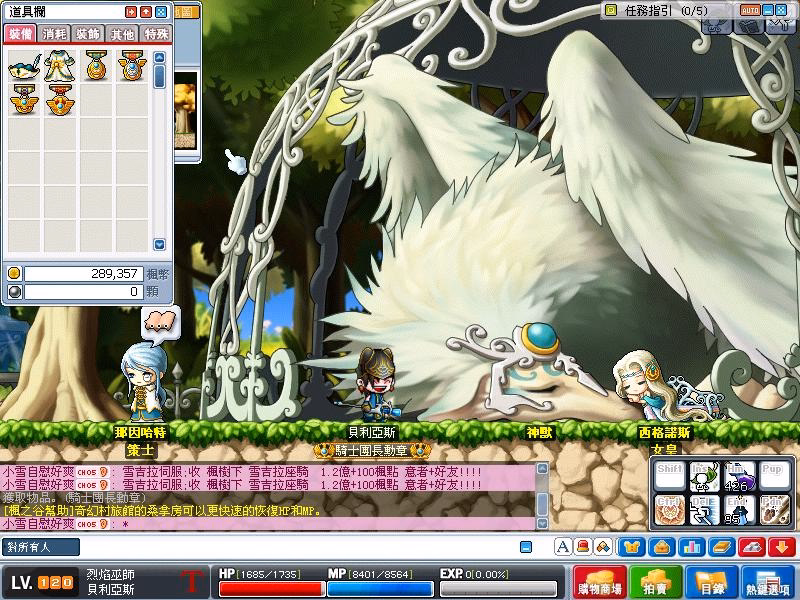
Task: Show the 特殊 inventory tab
Action: (156, 34)
